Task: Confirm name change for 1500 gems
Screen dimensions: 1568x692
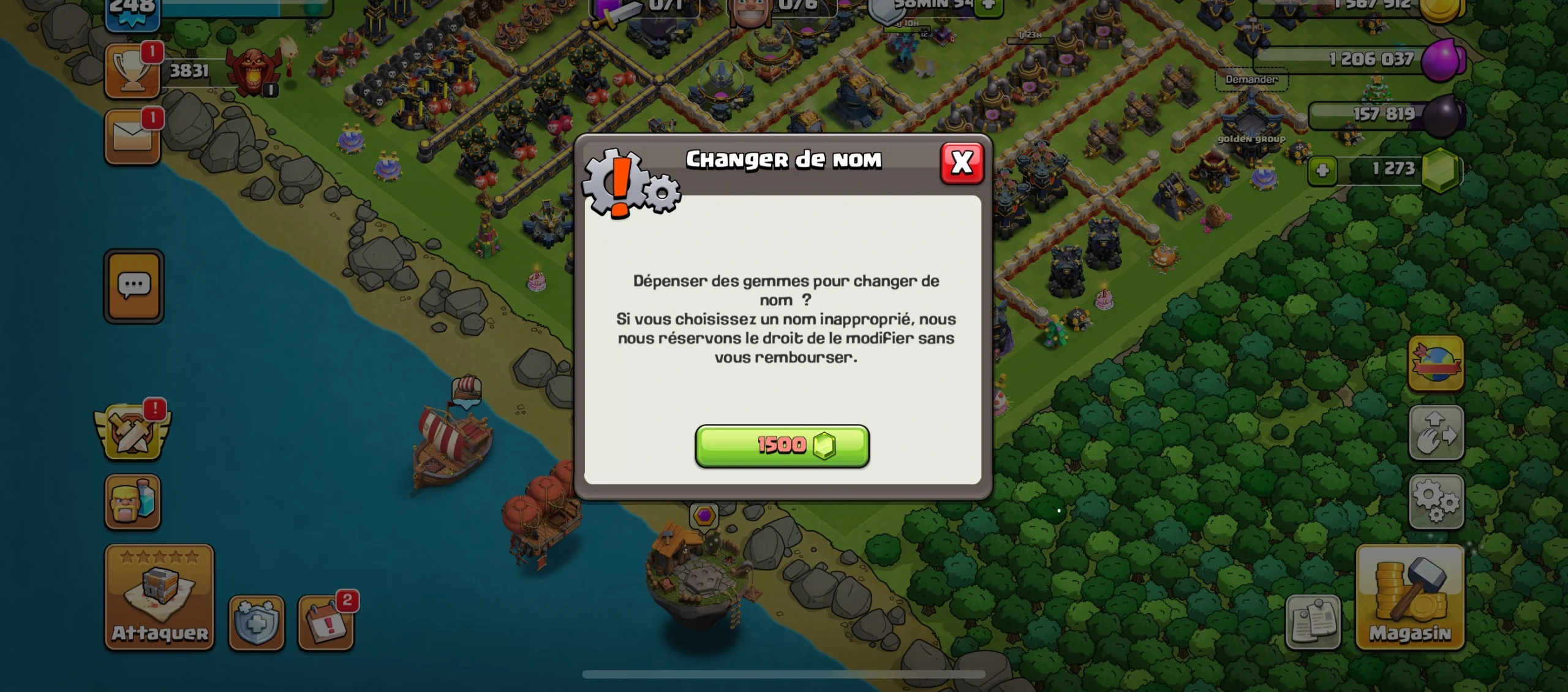Action: [x=782, y=446]
